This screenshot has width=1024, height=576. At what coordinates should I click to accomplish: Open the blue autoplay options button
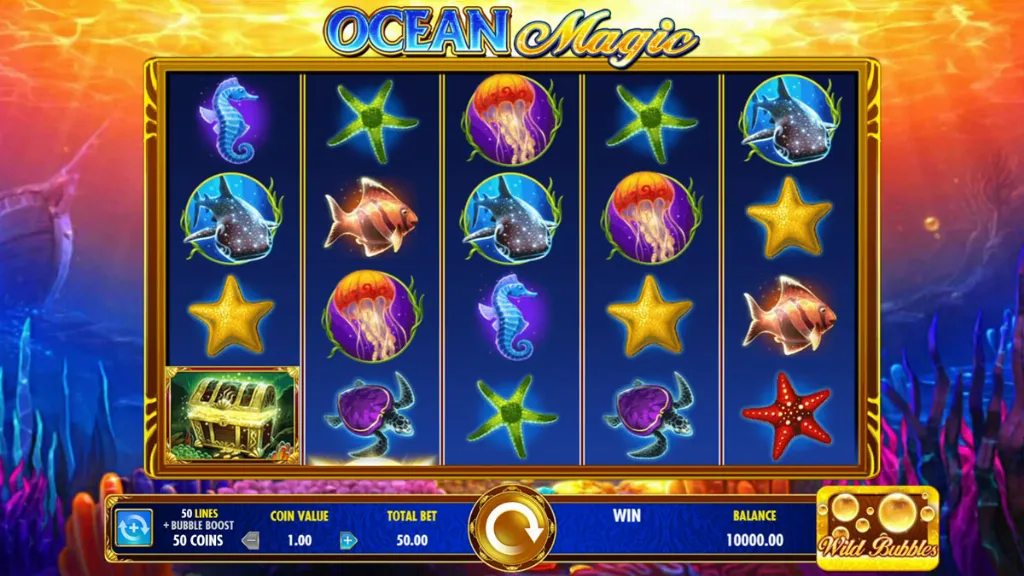[133, 527]
